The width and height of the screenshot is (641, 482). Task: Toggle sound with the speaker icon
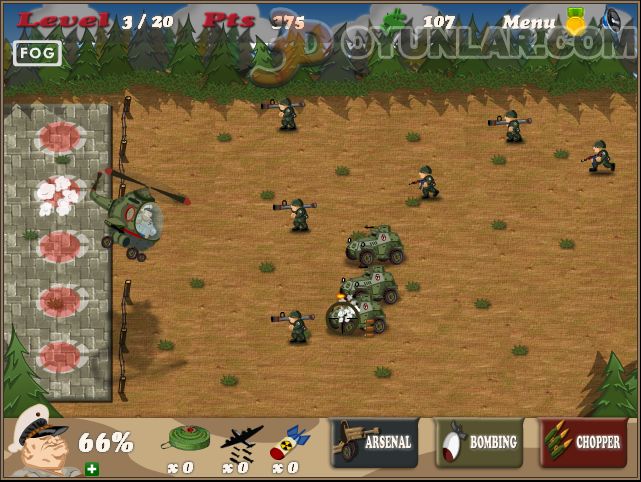tap(613, 19)
